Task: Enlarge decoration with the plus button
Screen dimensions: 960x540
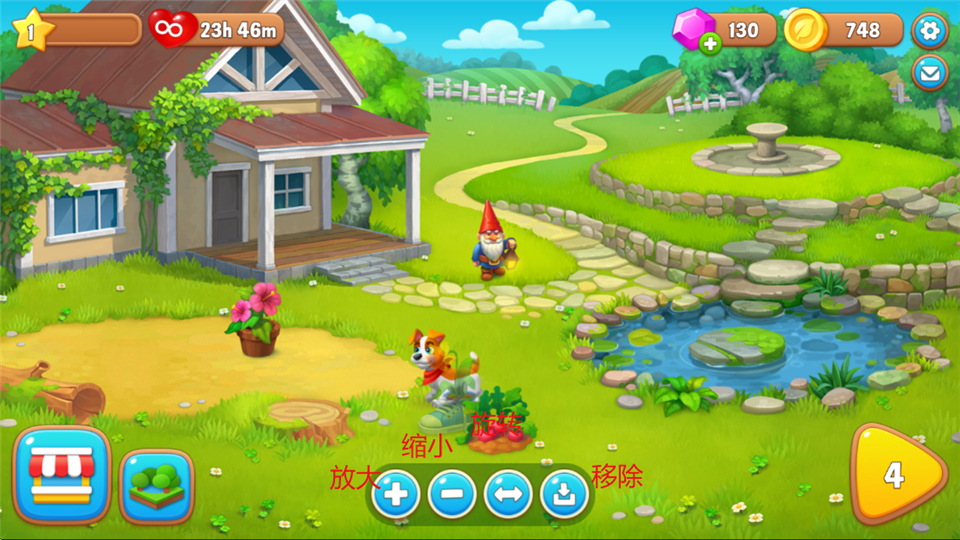Action: point(396,493)
